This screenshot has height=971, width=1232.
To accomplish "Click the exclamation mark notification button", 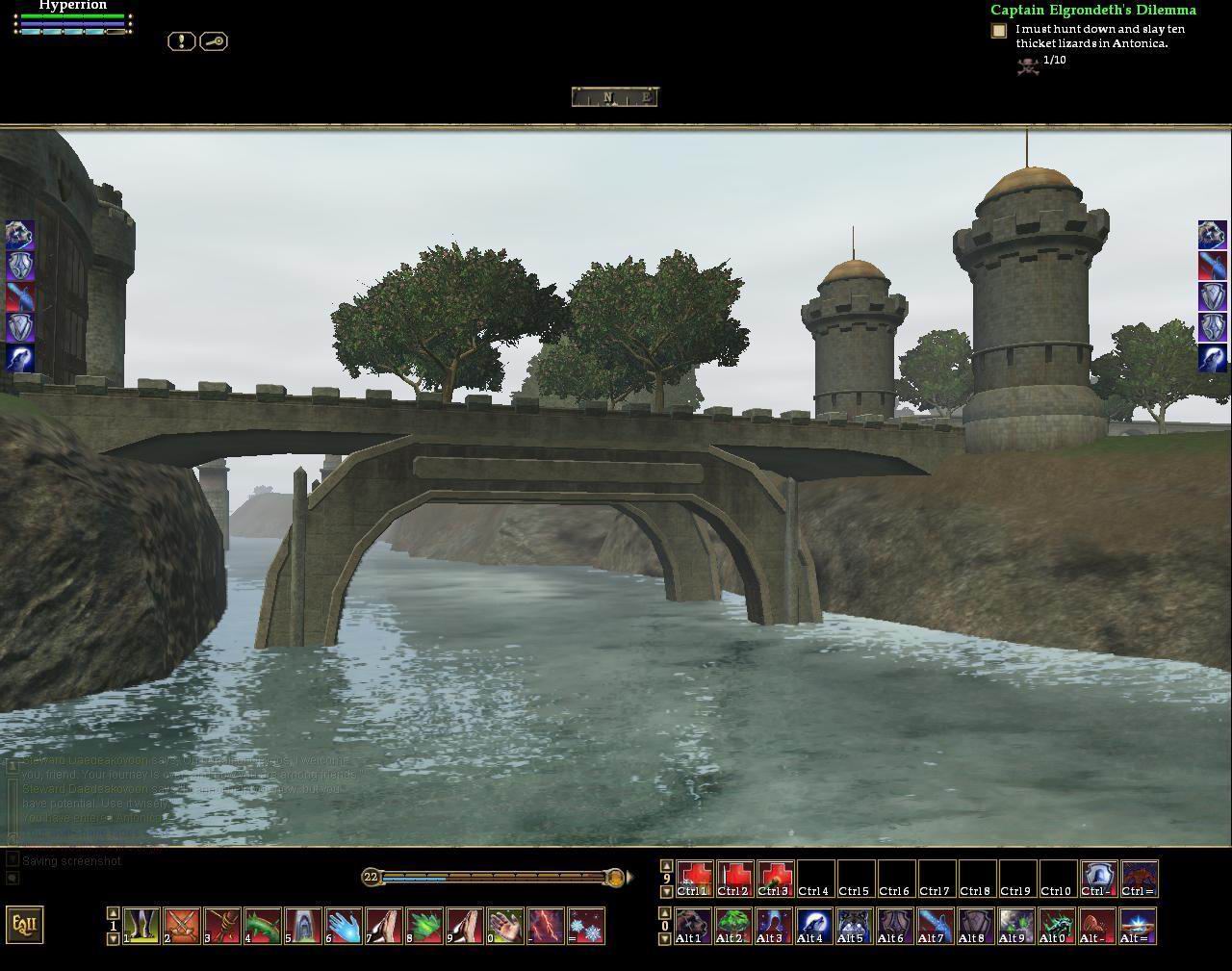I will pyautogui.click(x=181, y=41).
